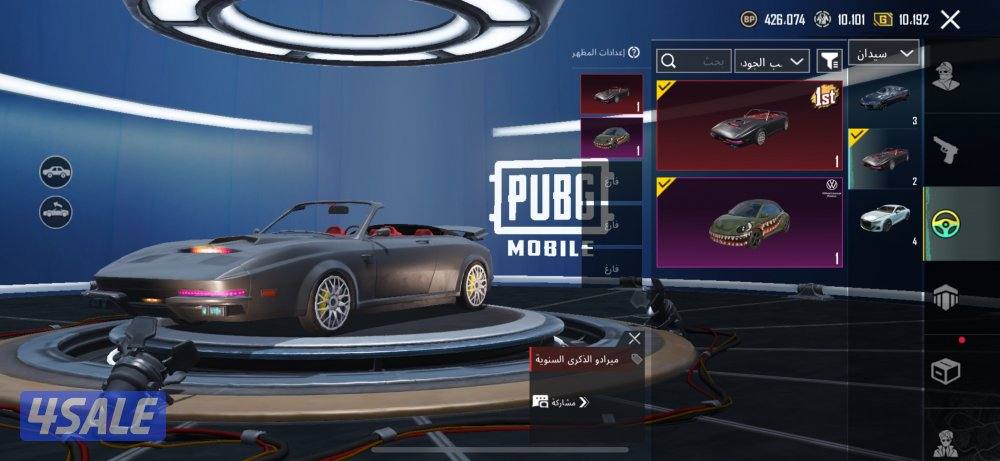Close the skin name popup

(x=634, y=338)
